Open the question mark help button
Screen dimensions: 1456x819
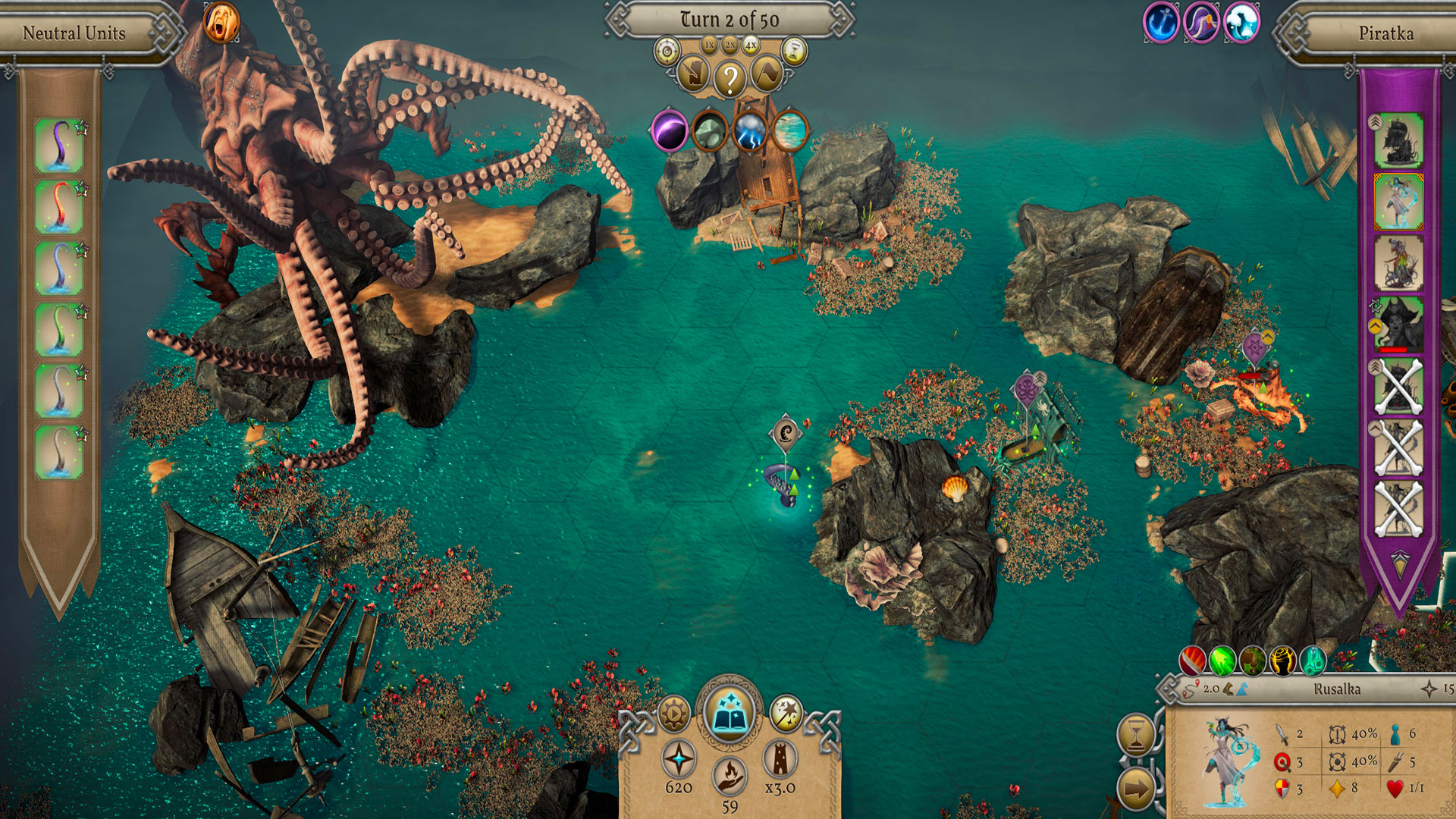(x=730, y=78)
